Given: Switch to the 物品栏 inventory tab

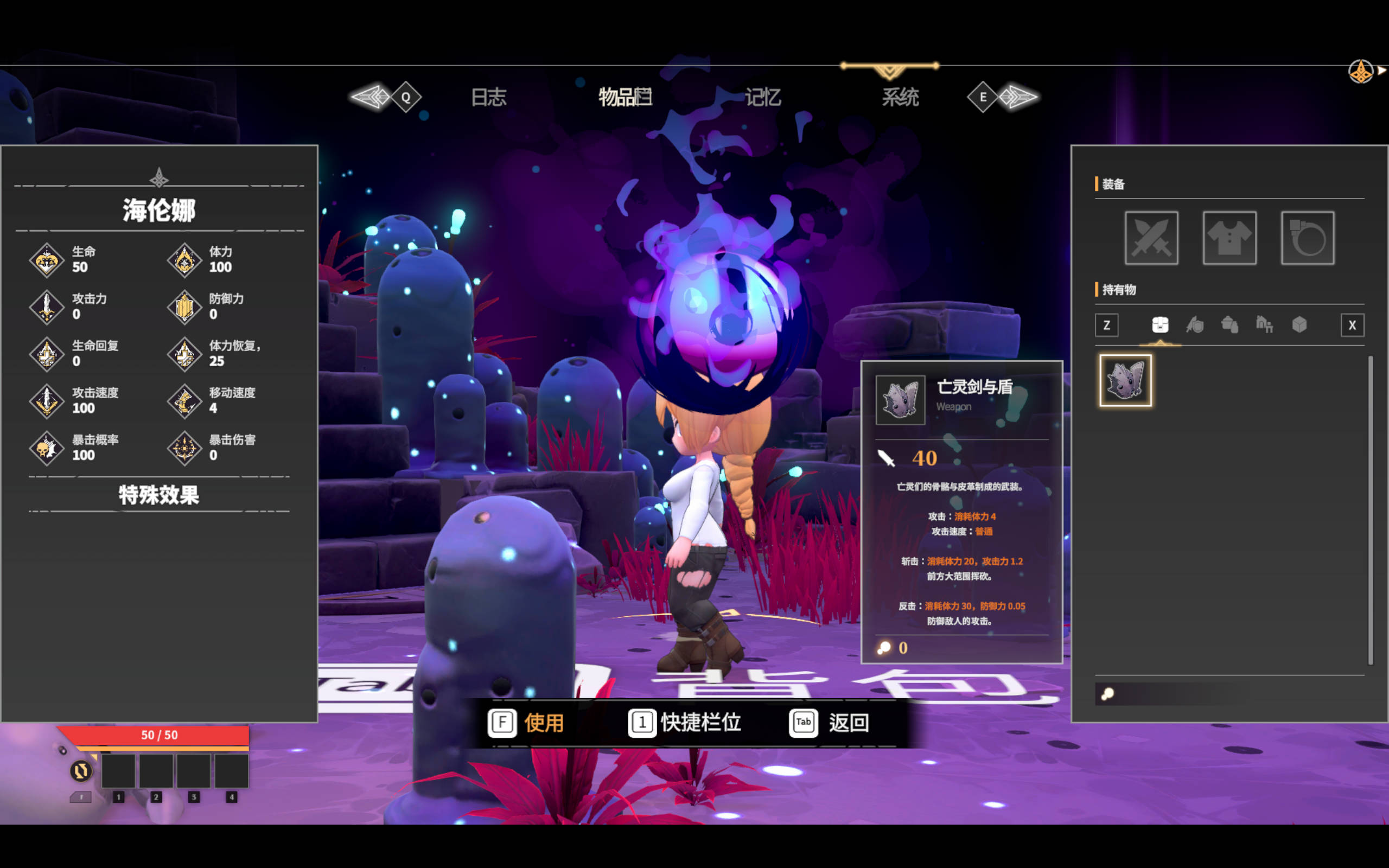Looking at the screenshot, I should coord(625,97).
